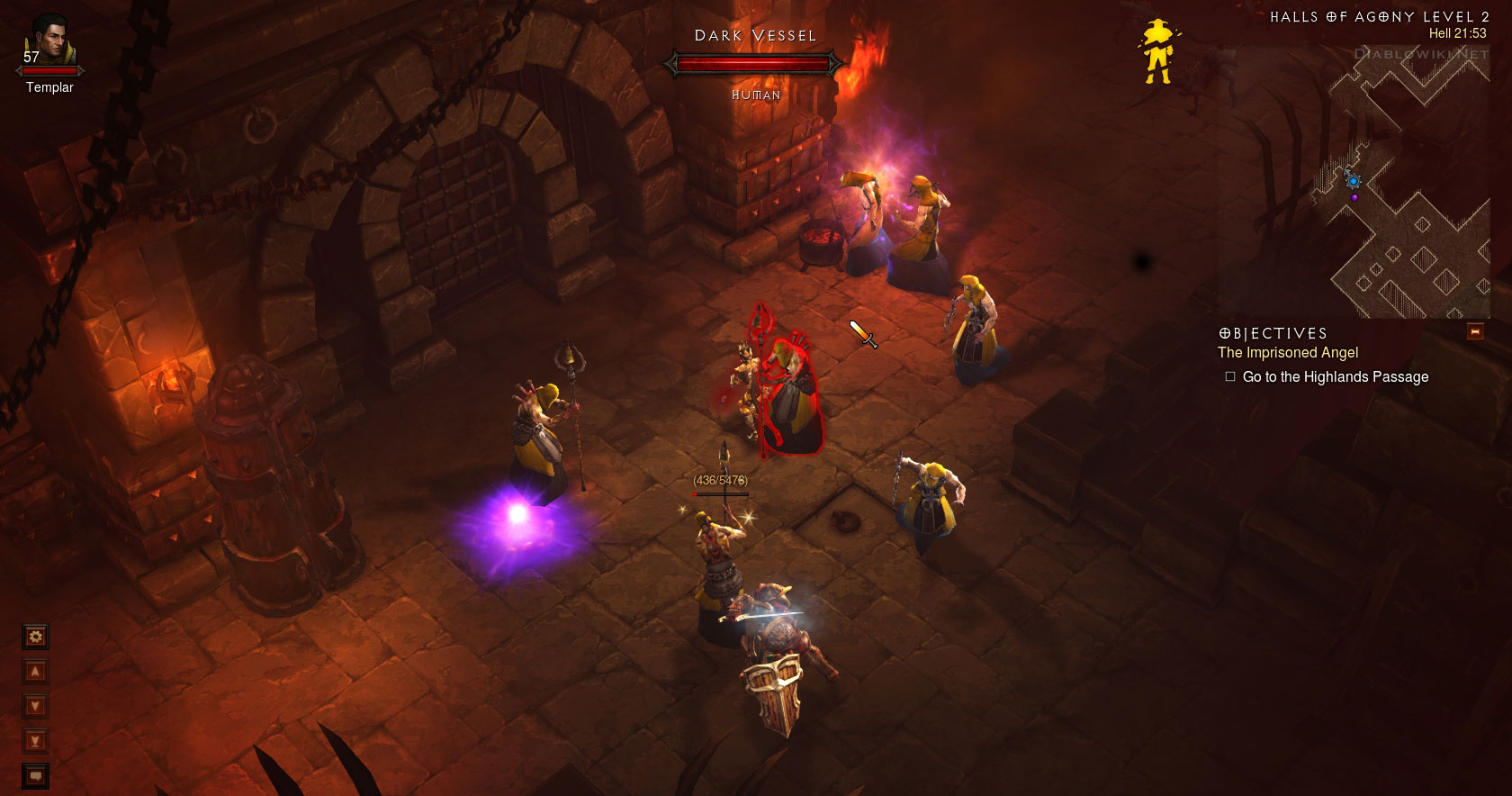1512x796 pixels.
Task: Open the chat window speech bubble button
Action: (35, 775)
